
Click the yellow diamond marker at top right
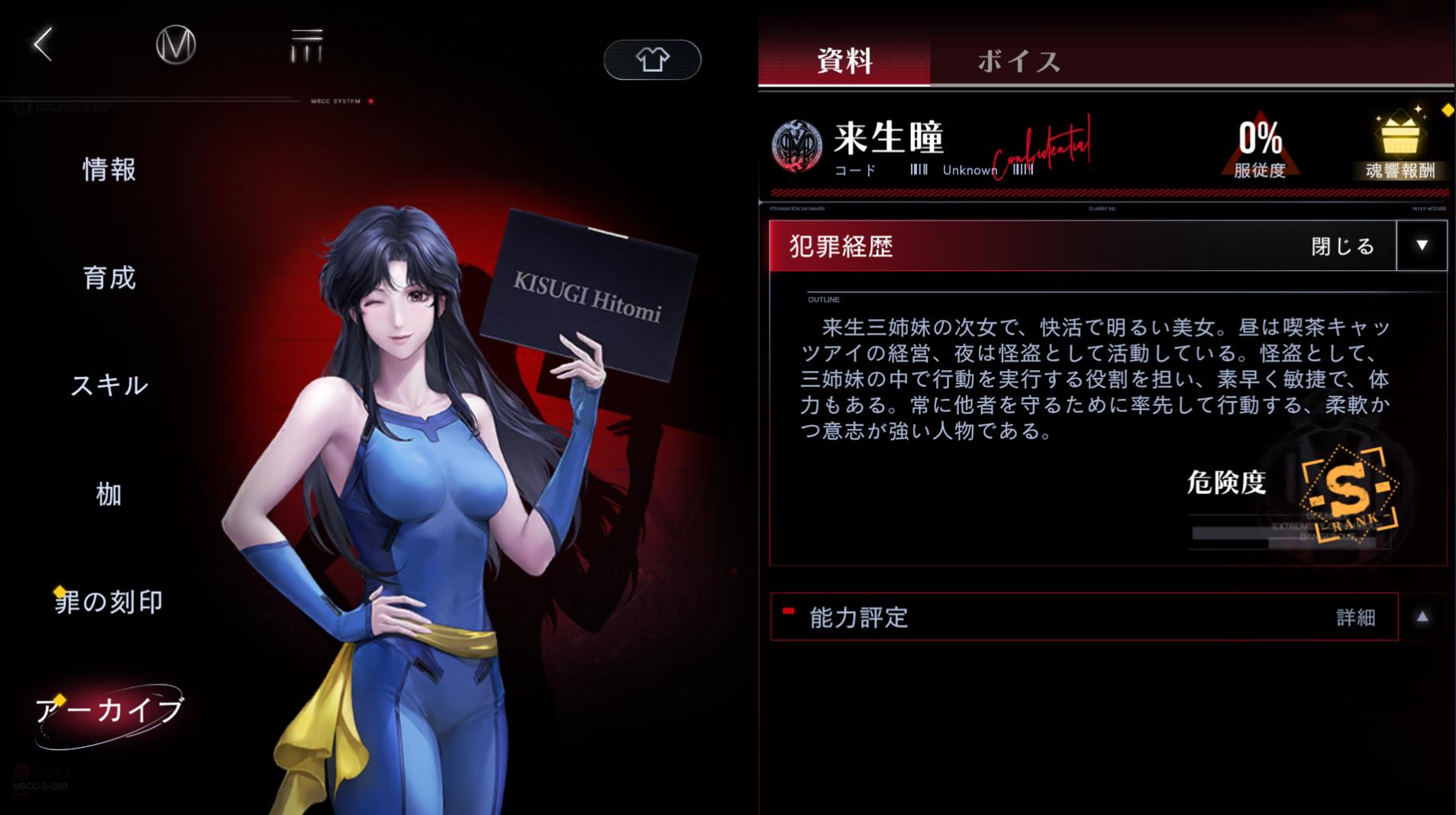tap(1448, 110)
